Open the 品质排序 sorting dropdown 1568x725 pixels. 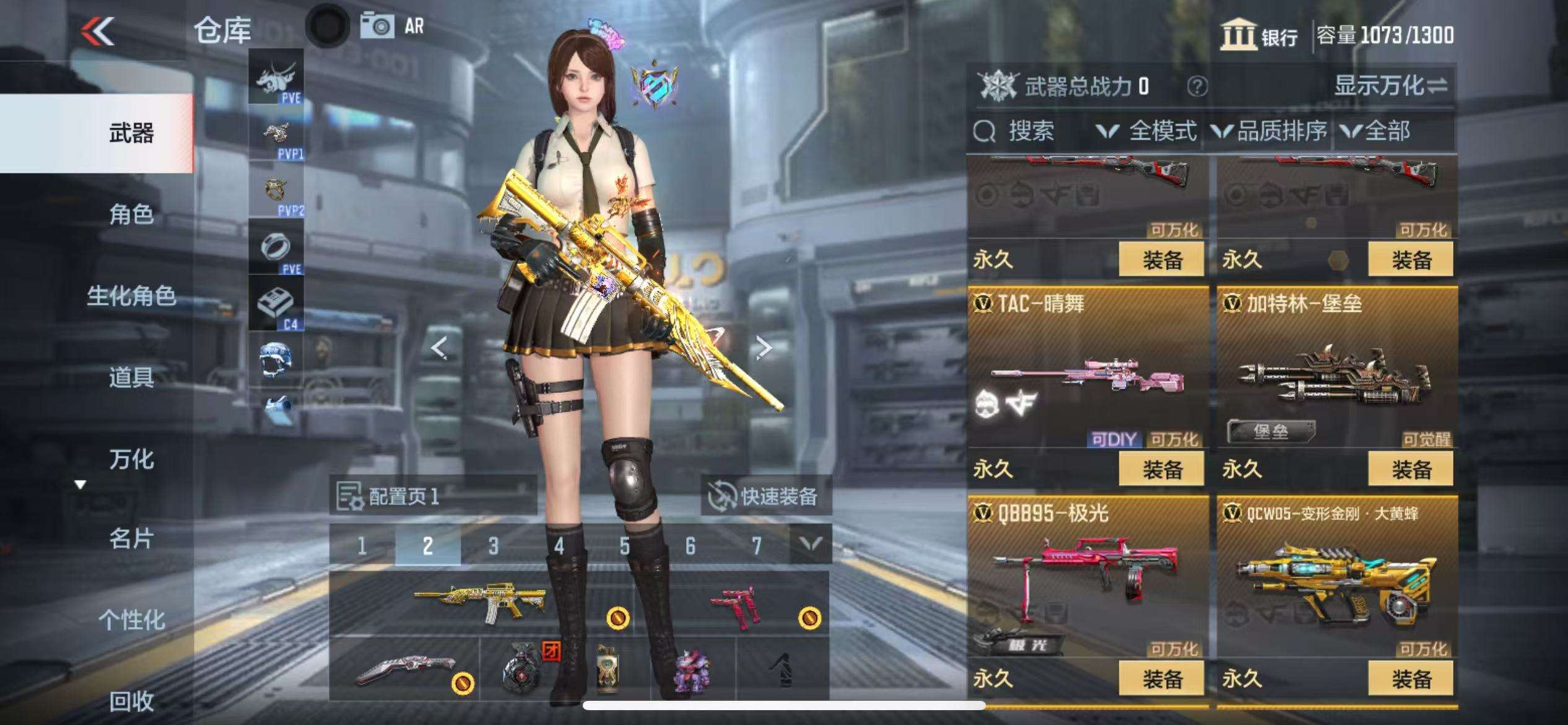[1270, 131]
